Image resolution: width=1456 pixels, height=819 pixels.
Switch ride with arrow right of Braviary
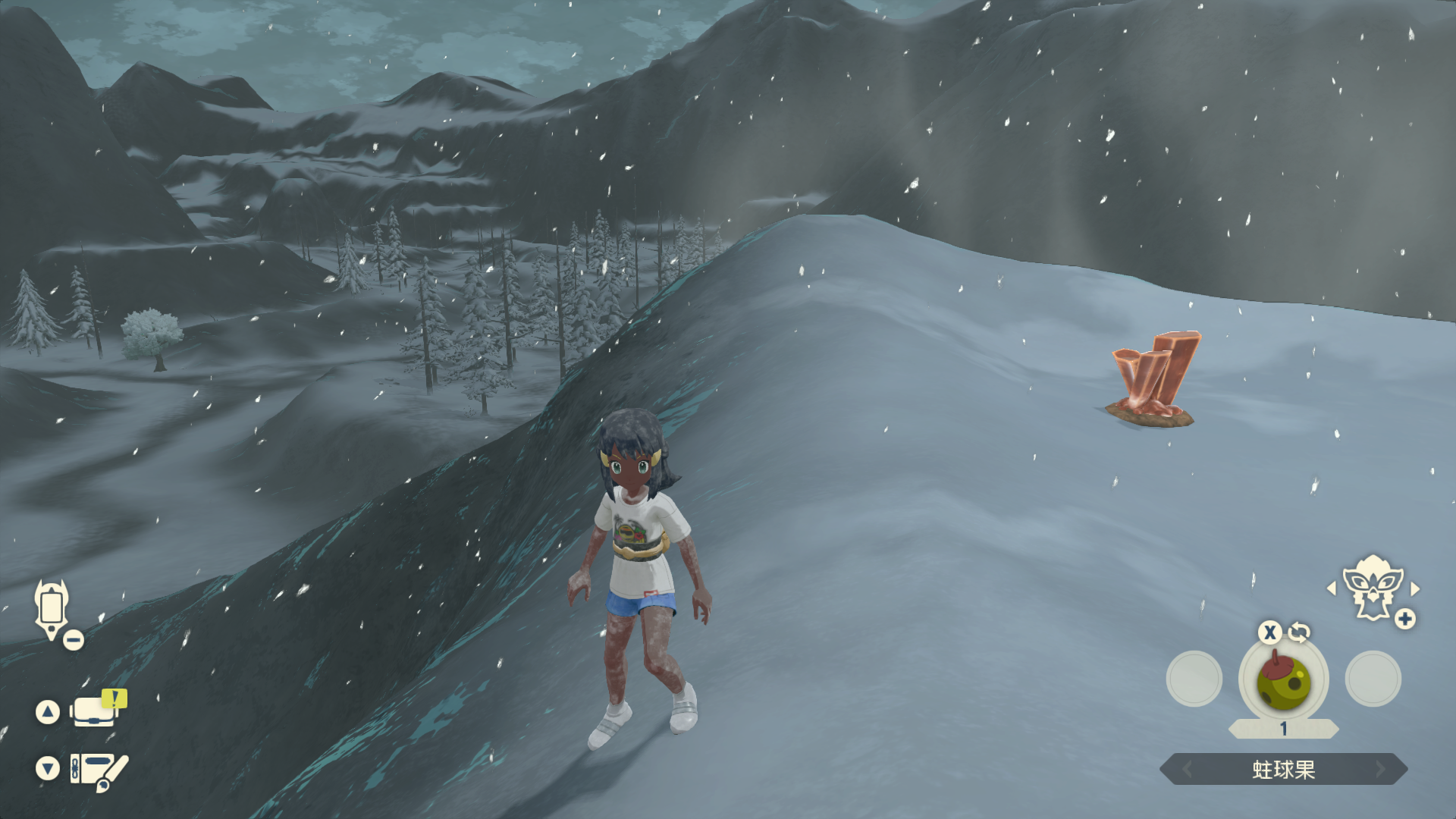click(x=1415, y=588)
